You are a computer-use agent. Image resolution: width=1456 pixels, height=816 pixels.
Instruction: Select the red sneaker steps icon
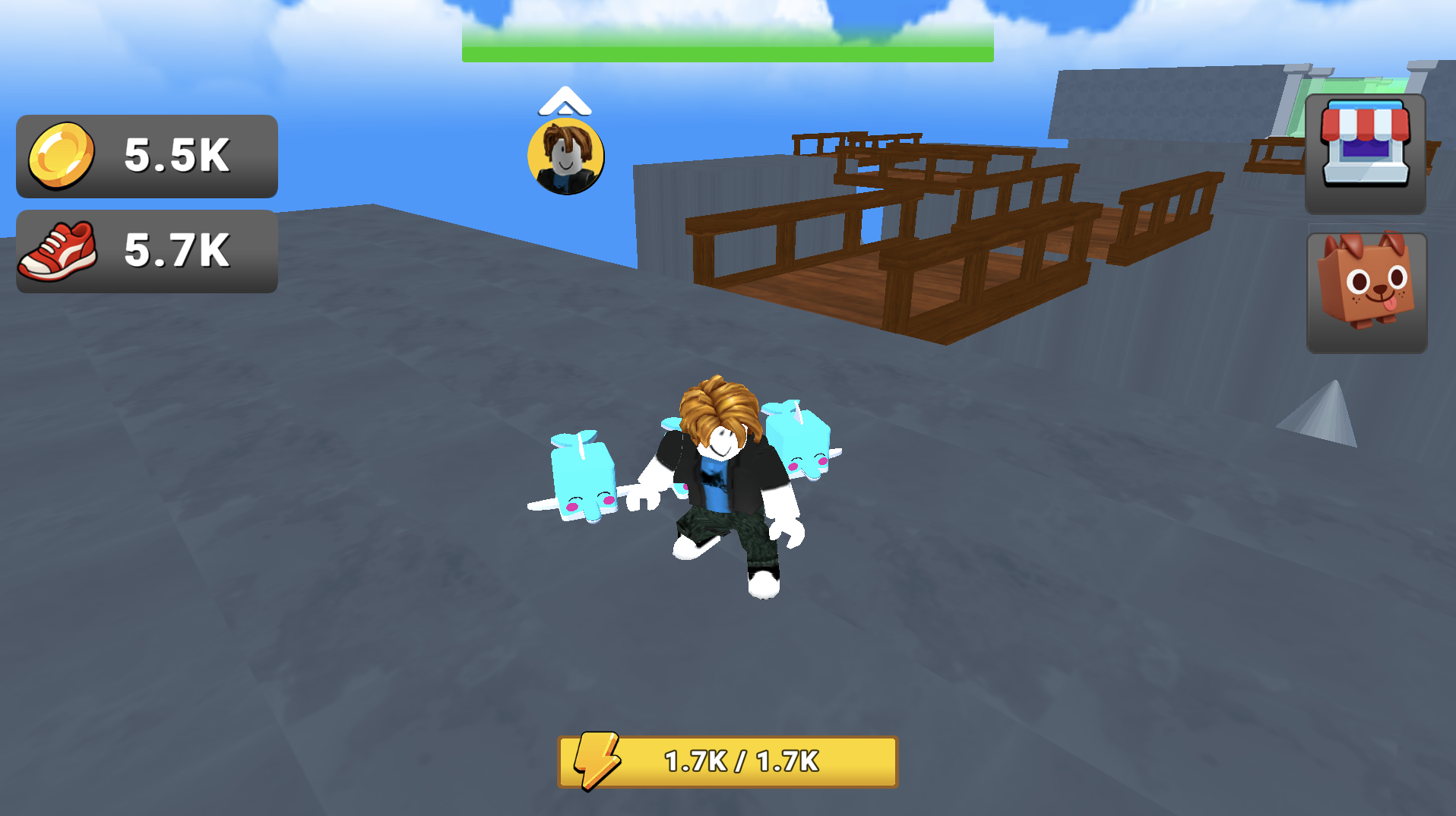[x=59, y=253]
